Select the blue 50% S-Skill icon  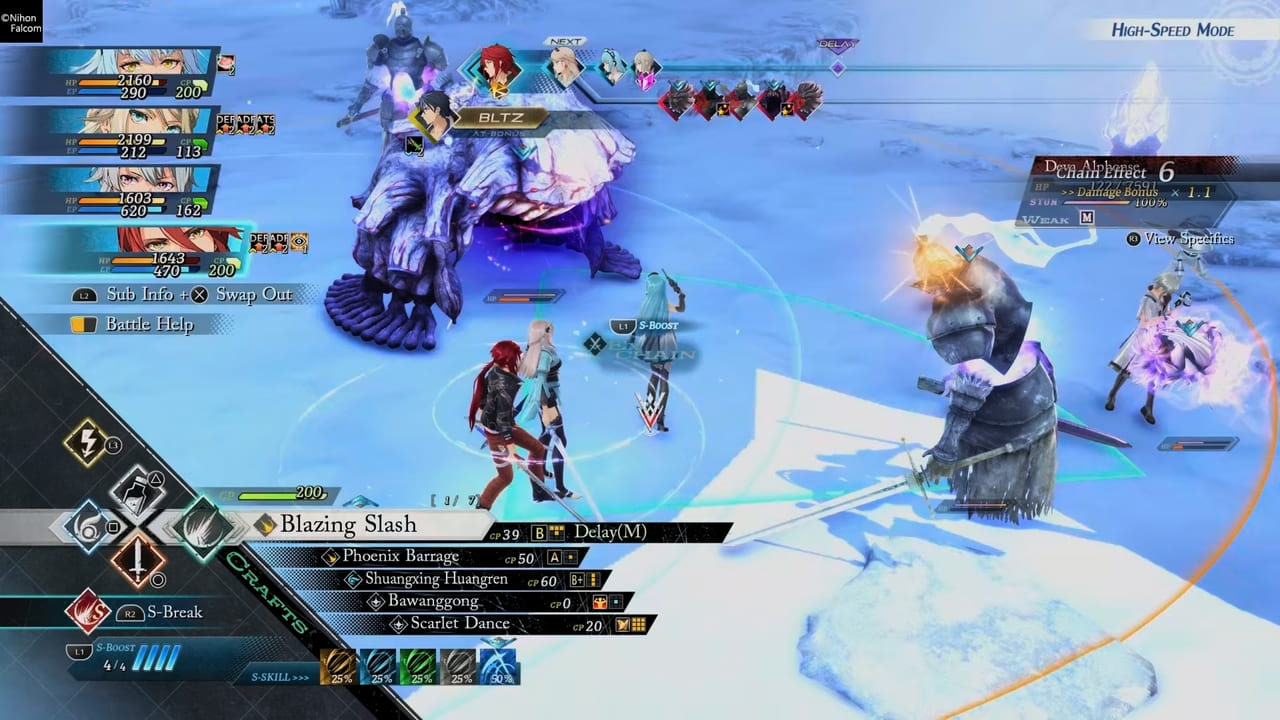point(499,667)
